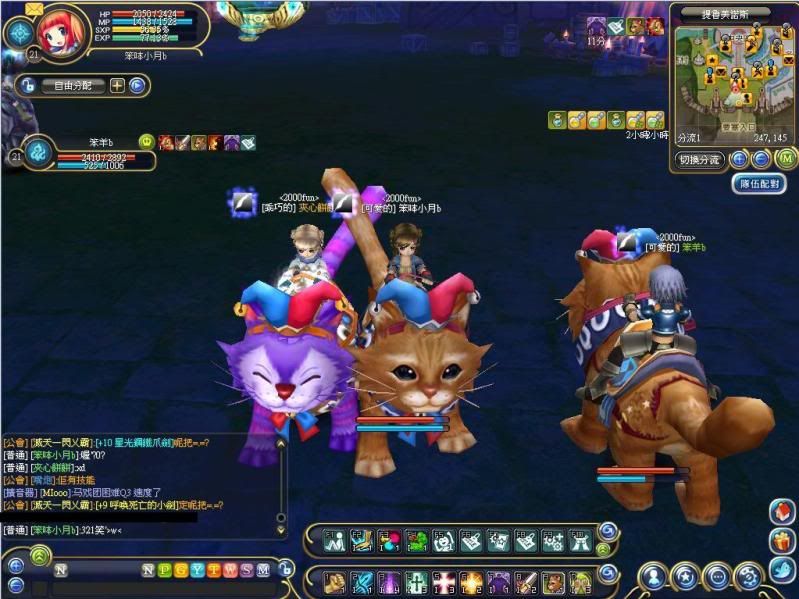The height and width of the screenshot is (599, 799).
Task: Click the green up-arrow chat expand button
Action: point(39,556)
